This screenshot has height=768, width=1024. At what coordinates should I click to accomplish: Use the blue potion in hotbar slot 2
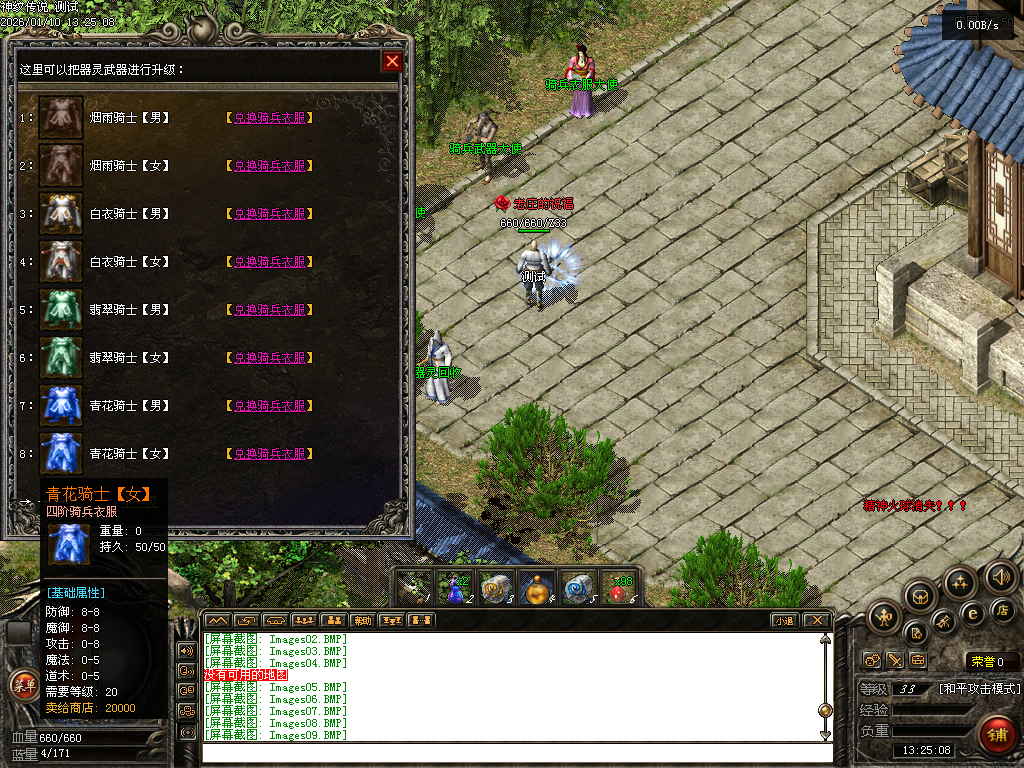455,588
